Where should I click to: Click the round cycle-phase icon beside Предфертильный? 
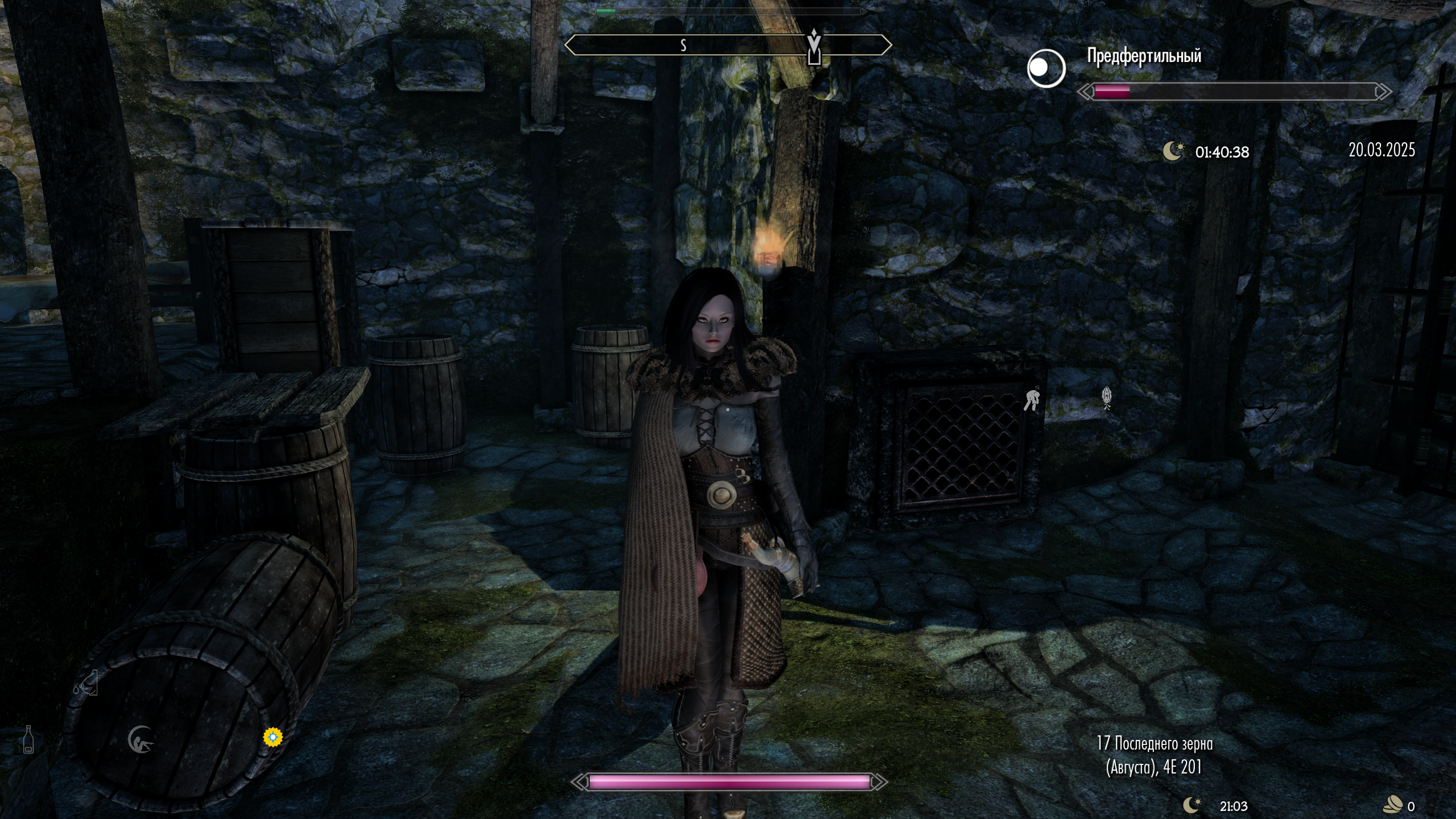(x=1046, y=68)
